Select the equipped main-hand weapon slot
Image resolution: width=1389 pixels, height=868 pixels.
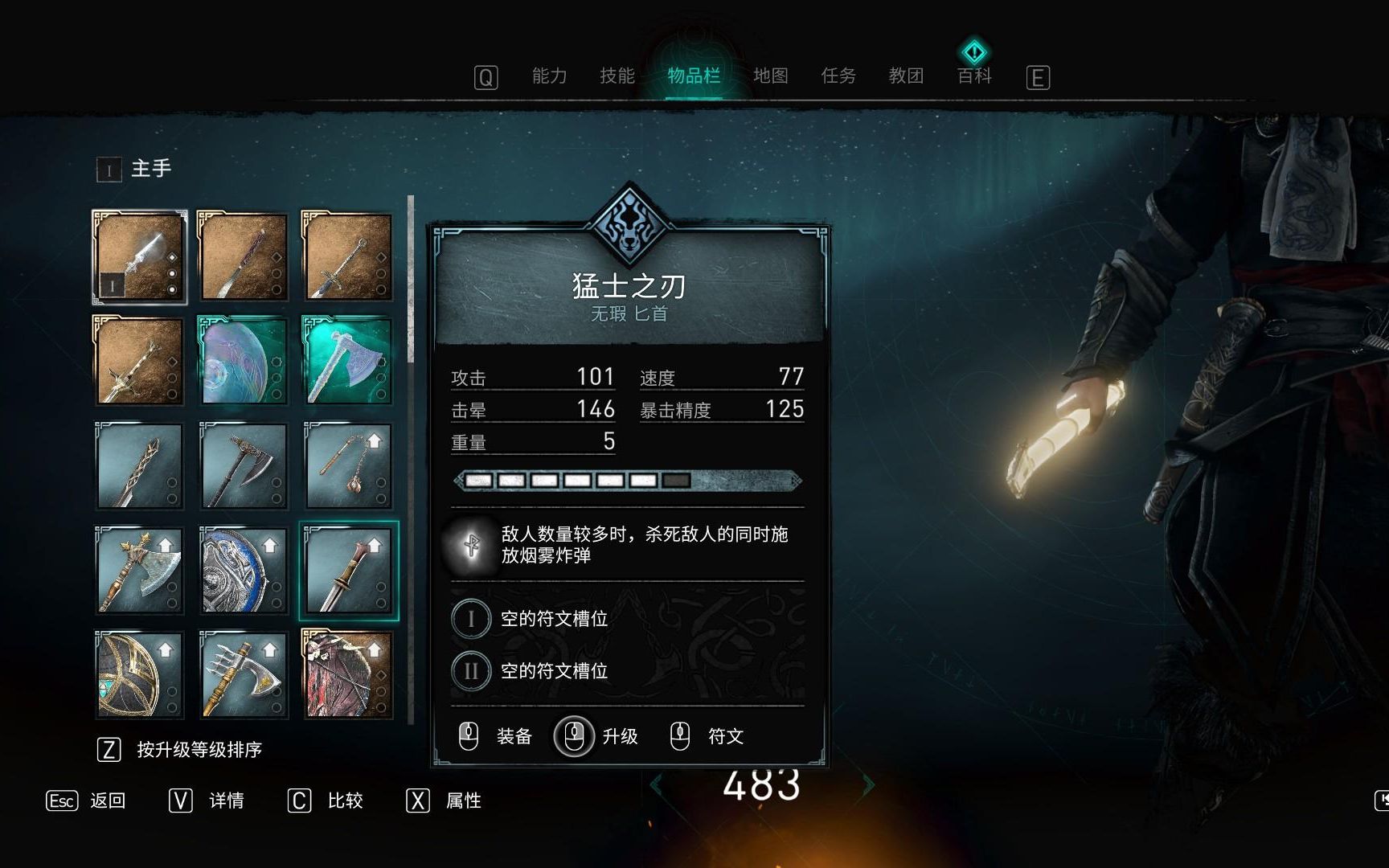tap(140, 257)
